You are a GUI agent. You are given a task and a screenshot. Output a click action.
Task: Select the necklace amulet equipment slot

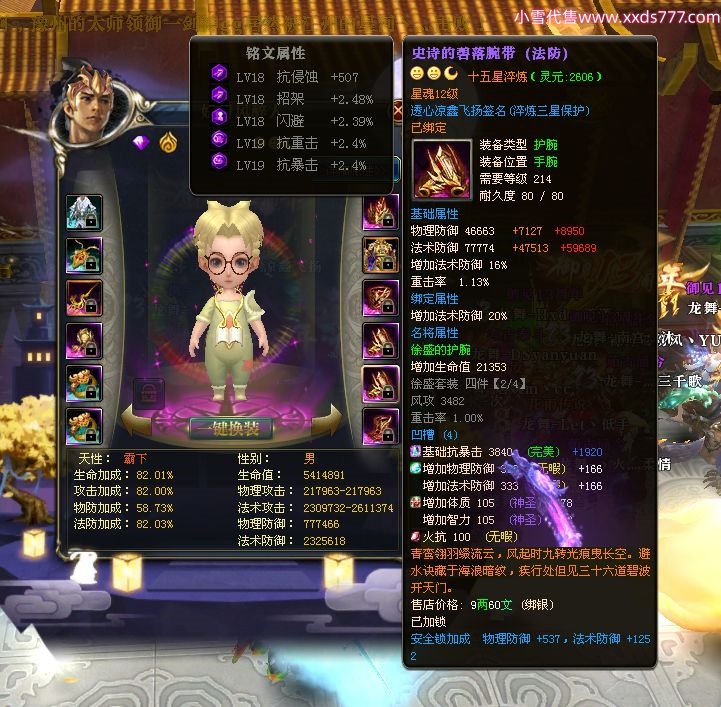click(x=84, y=255)
